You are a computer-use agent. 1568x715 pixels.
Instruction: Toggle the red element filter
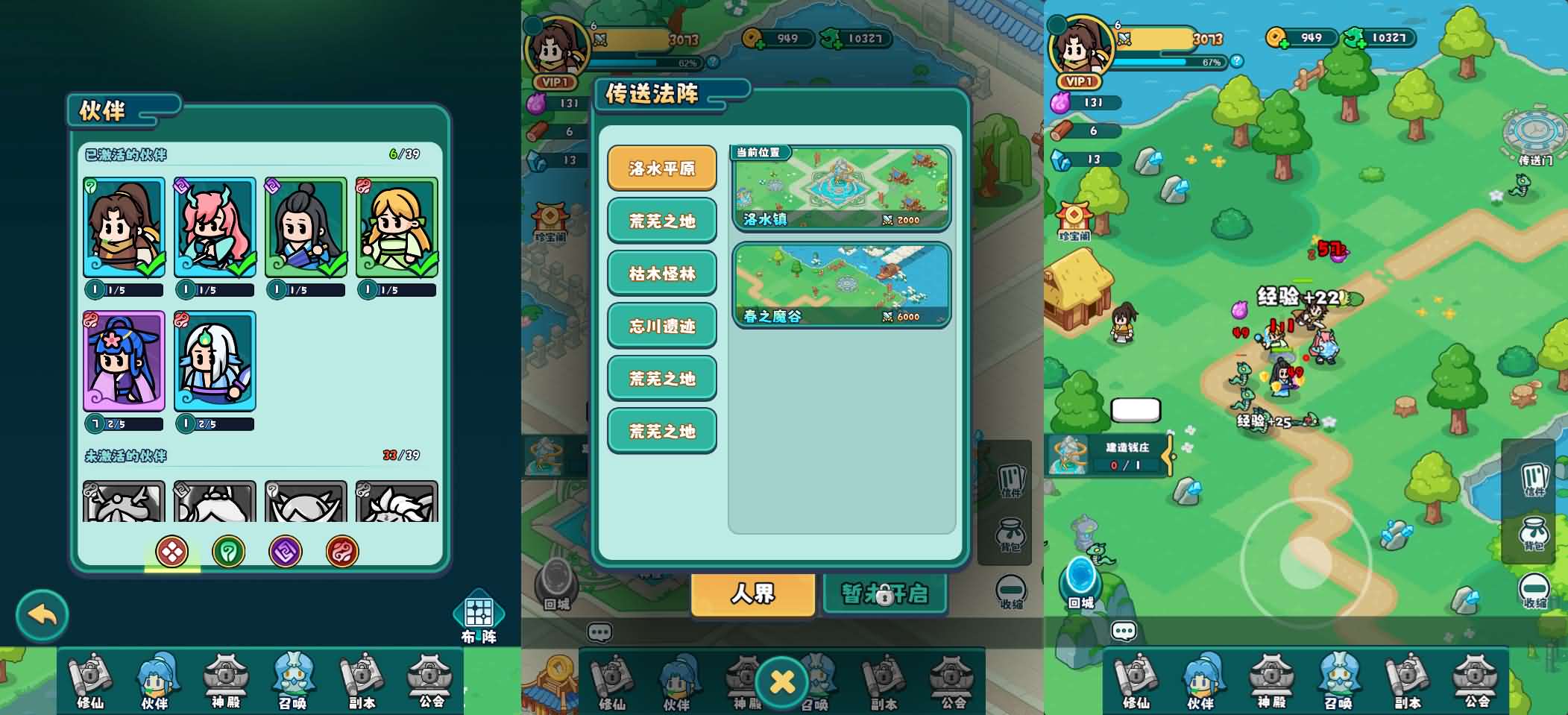click(342, 552)
